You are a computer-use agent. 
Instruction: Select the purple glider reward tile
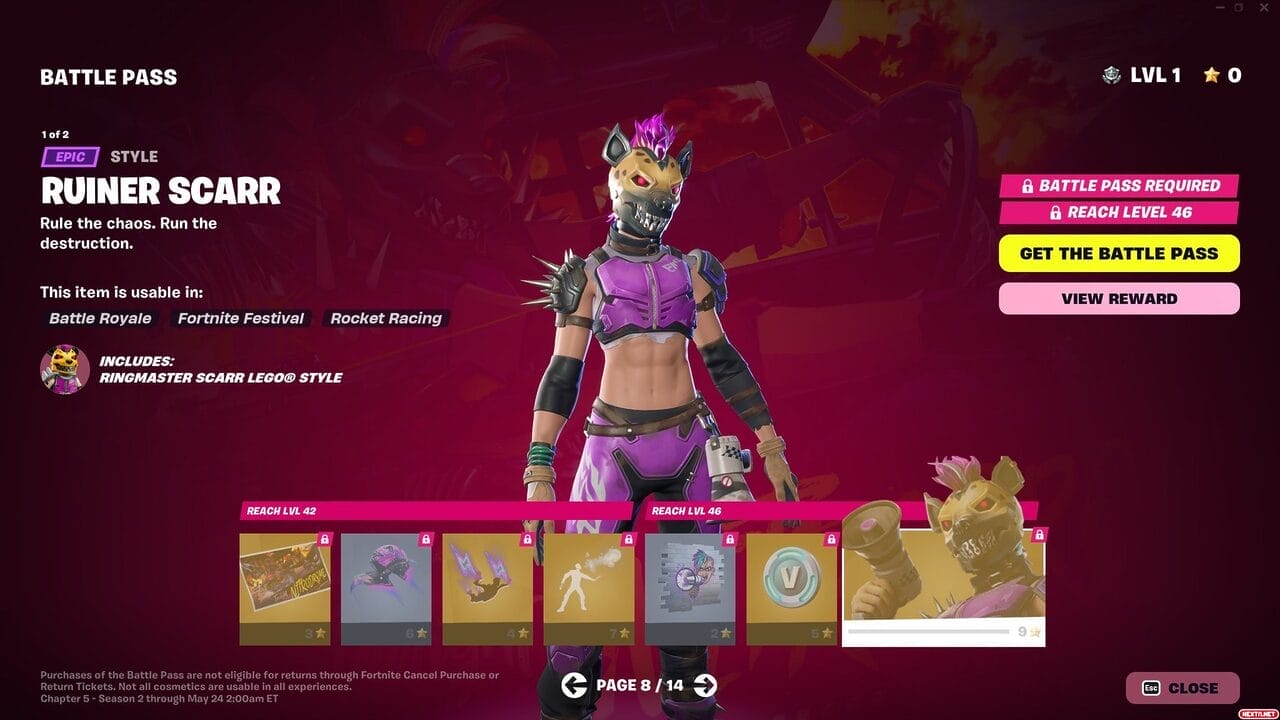(386, 588)
